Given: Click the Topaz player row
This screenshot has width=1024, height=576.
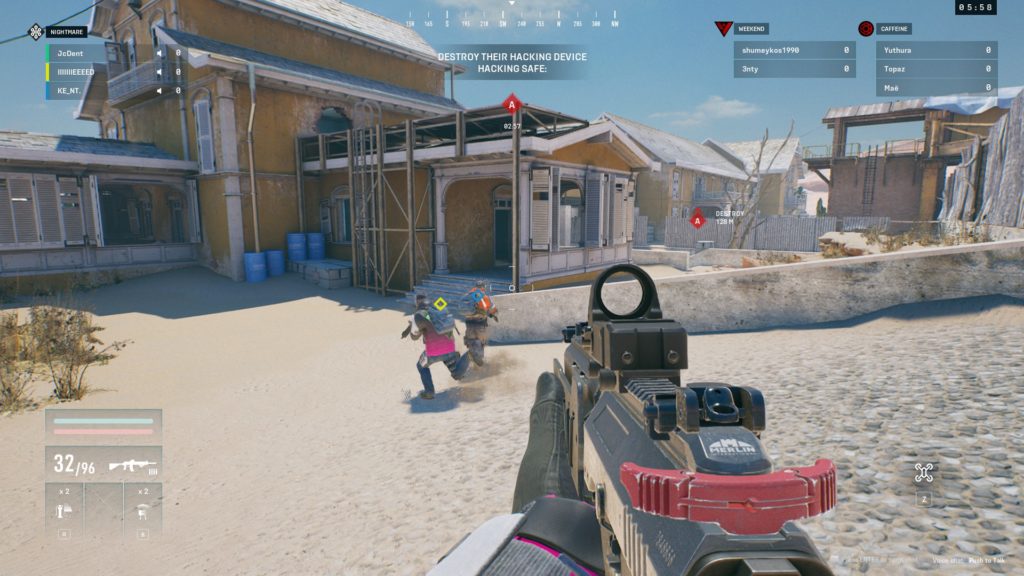Looking at the screenshot, I should (x=937, y=69).
